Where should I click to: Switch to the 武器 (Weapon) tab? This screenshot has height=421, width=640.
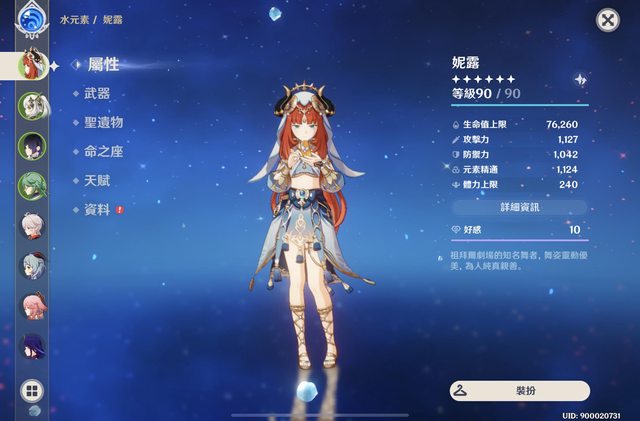[x=98, y=93]
